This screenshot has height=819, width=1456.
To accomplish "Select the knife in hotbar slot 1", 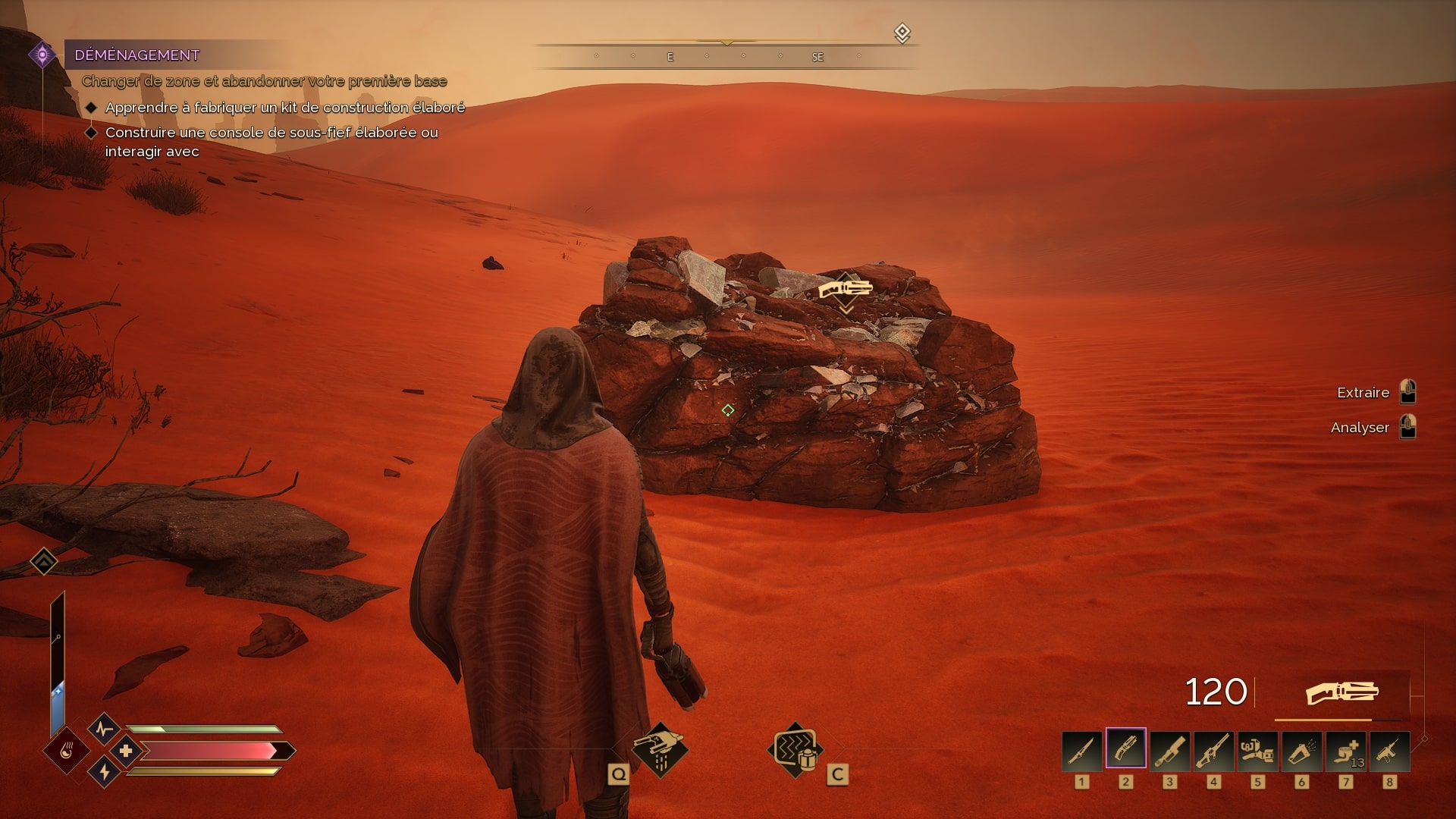I will (x=1081, y=751).
